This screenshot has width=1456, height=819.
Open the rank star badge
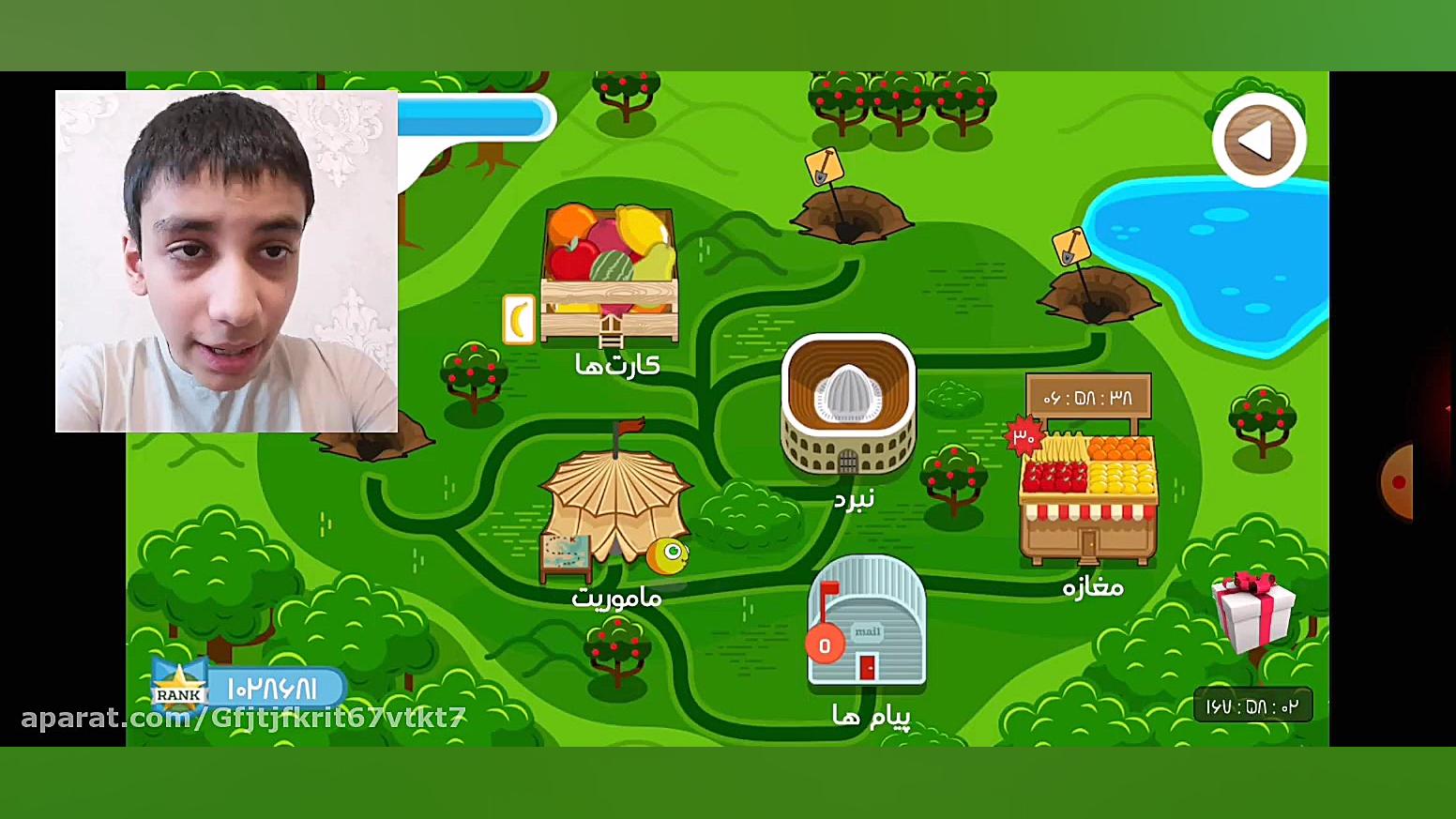178,688
